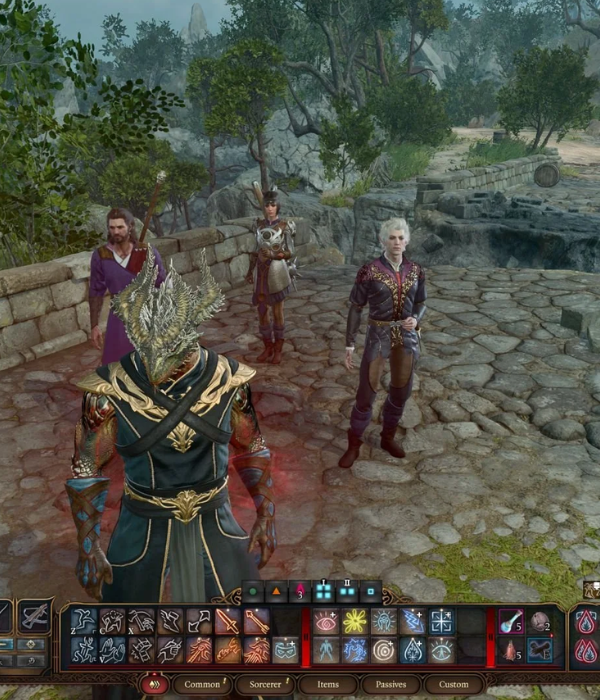Activate the four-arrows crosshair spell icon
This screenshot has width=600, height=700.
(441, 622)
